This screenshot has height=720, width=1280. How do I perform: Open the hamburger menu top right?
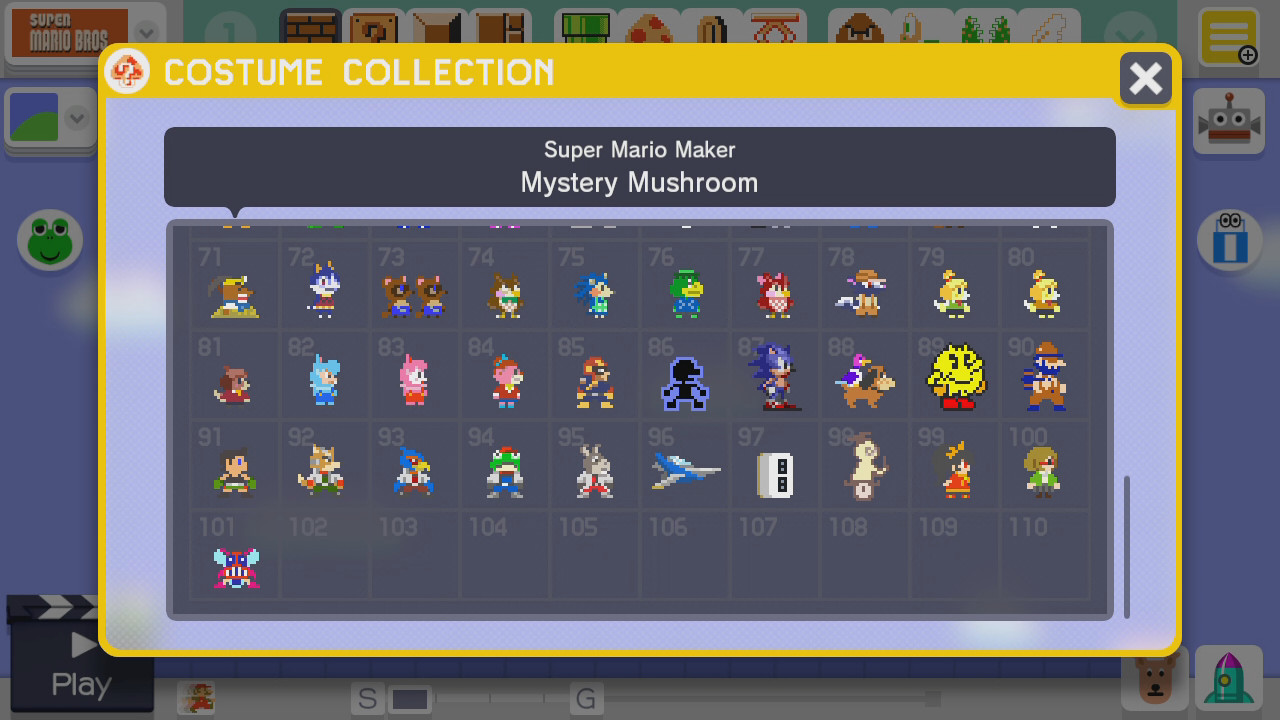[x=1224, y=32]
